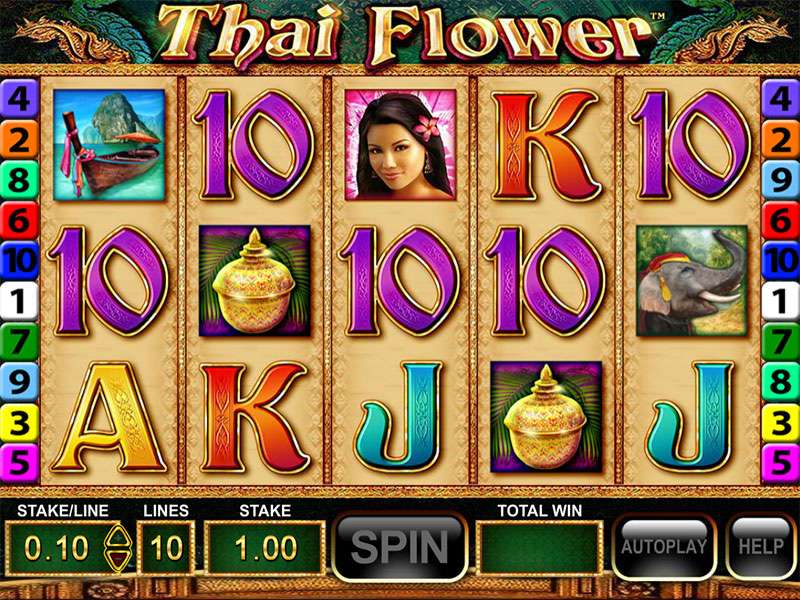Increase stake per line with the up arrow
800x600 pixels.
[x=117, y=537]
